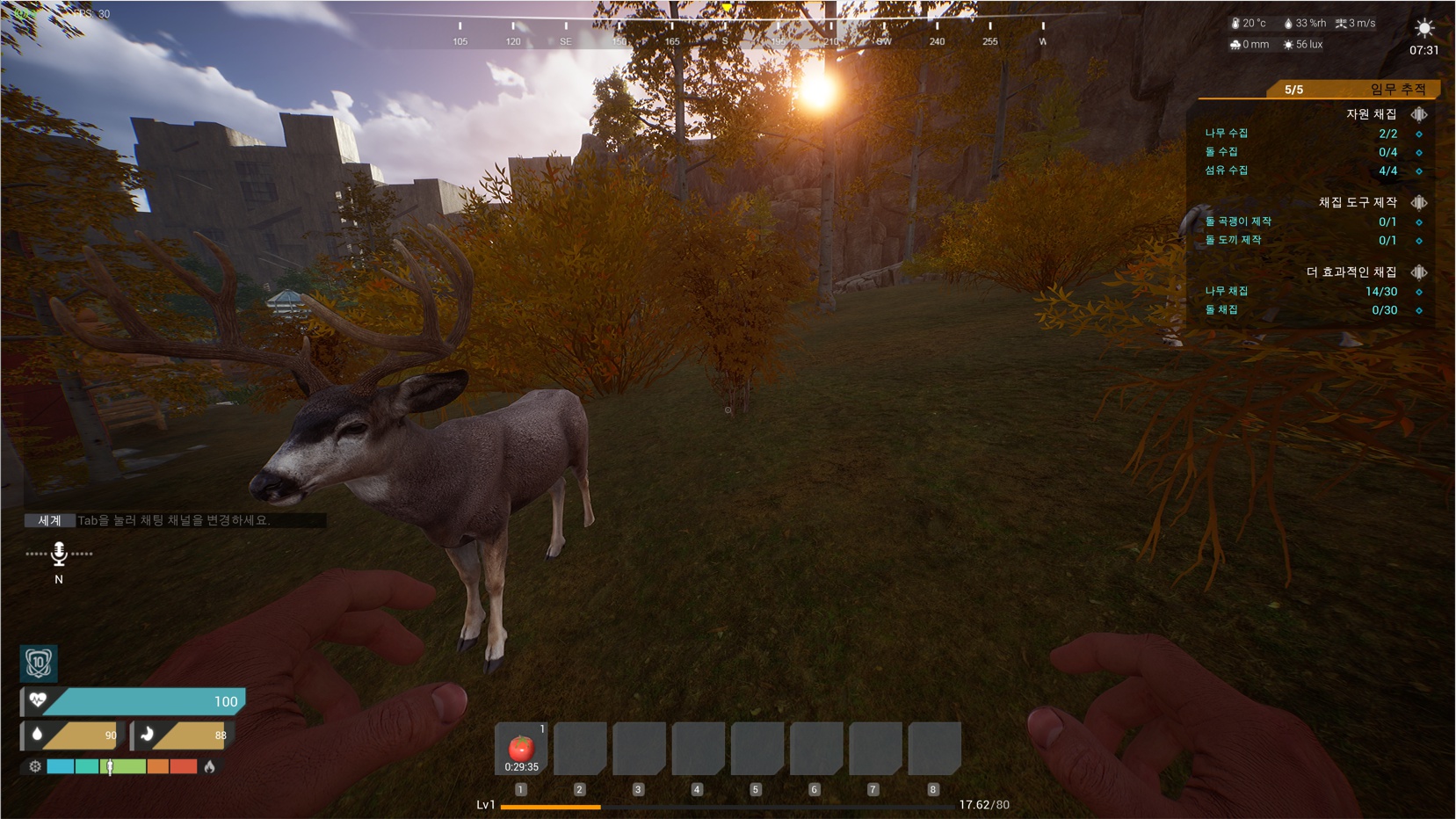Switch the 세계 chat channel tab
This screenshot has height=819, width=1456.
49,520
